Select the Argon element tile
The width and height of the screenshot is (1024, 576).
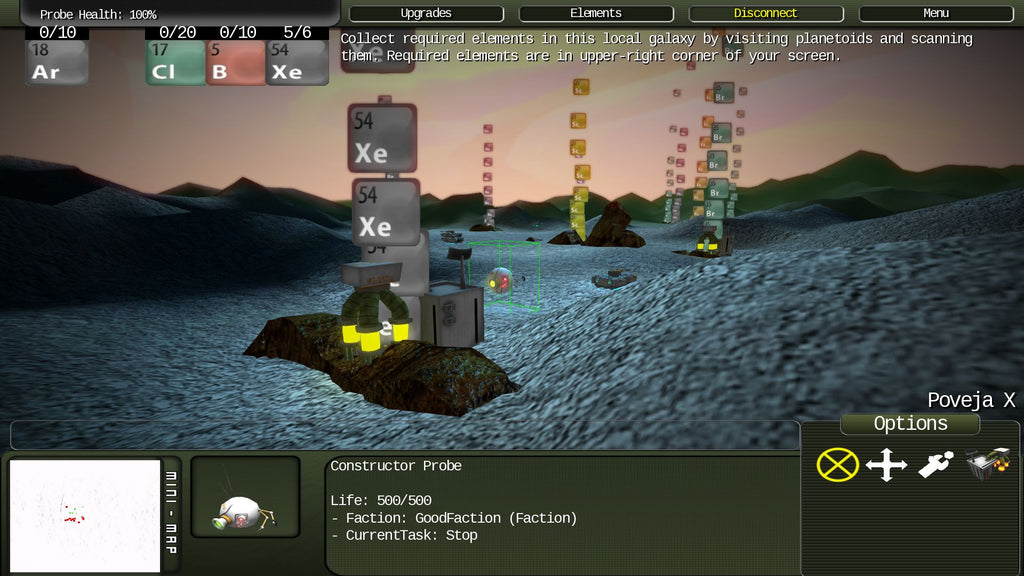coord(57,62)
